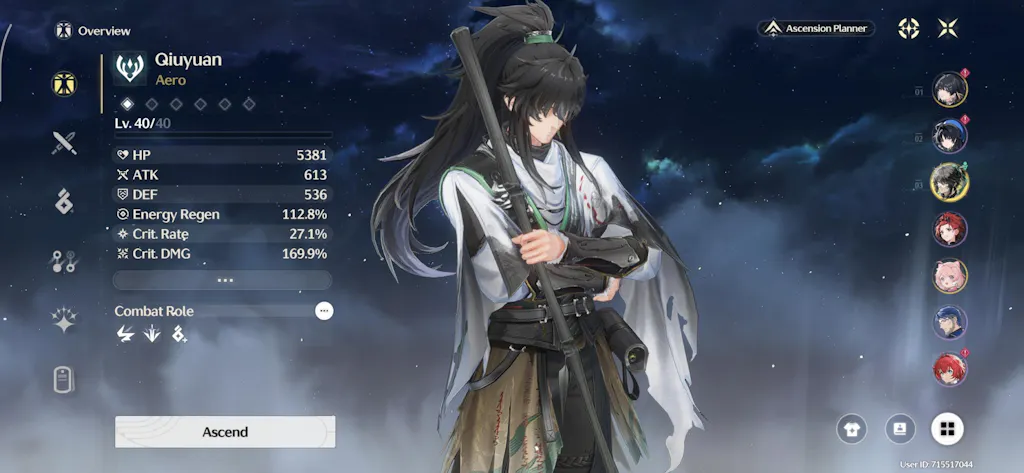Viewport: 1024px width, 473px height.
Task: Close the character screen with the X
Action: pos(947,28)
